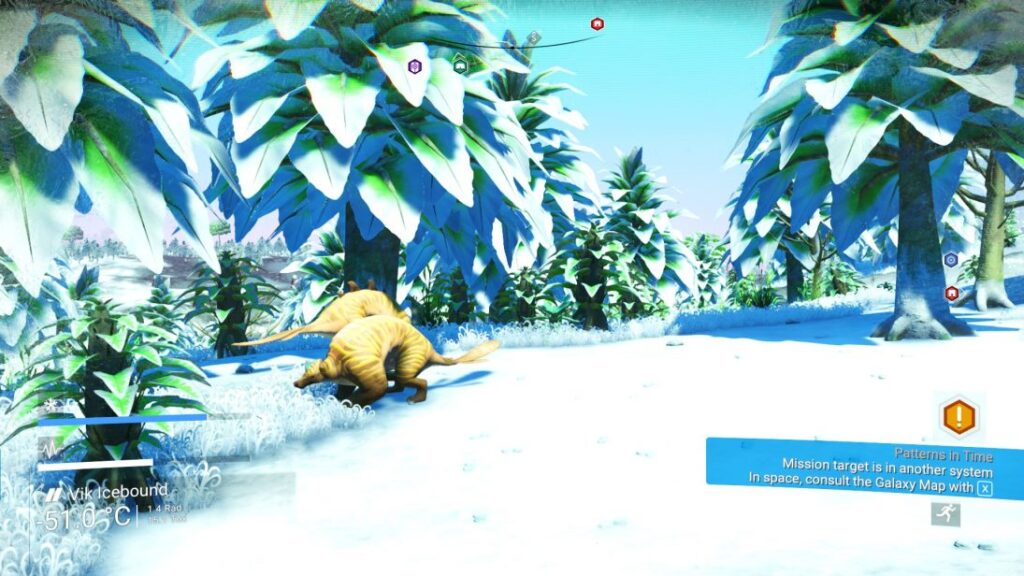Click the red waypoint beneath the blue marker
Image resolution: width=1024 pixels, height=576 pixels.
[x=951, y=293]
